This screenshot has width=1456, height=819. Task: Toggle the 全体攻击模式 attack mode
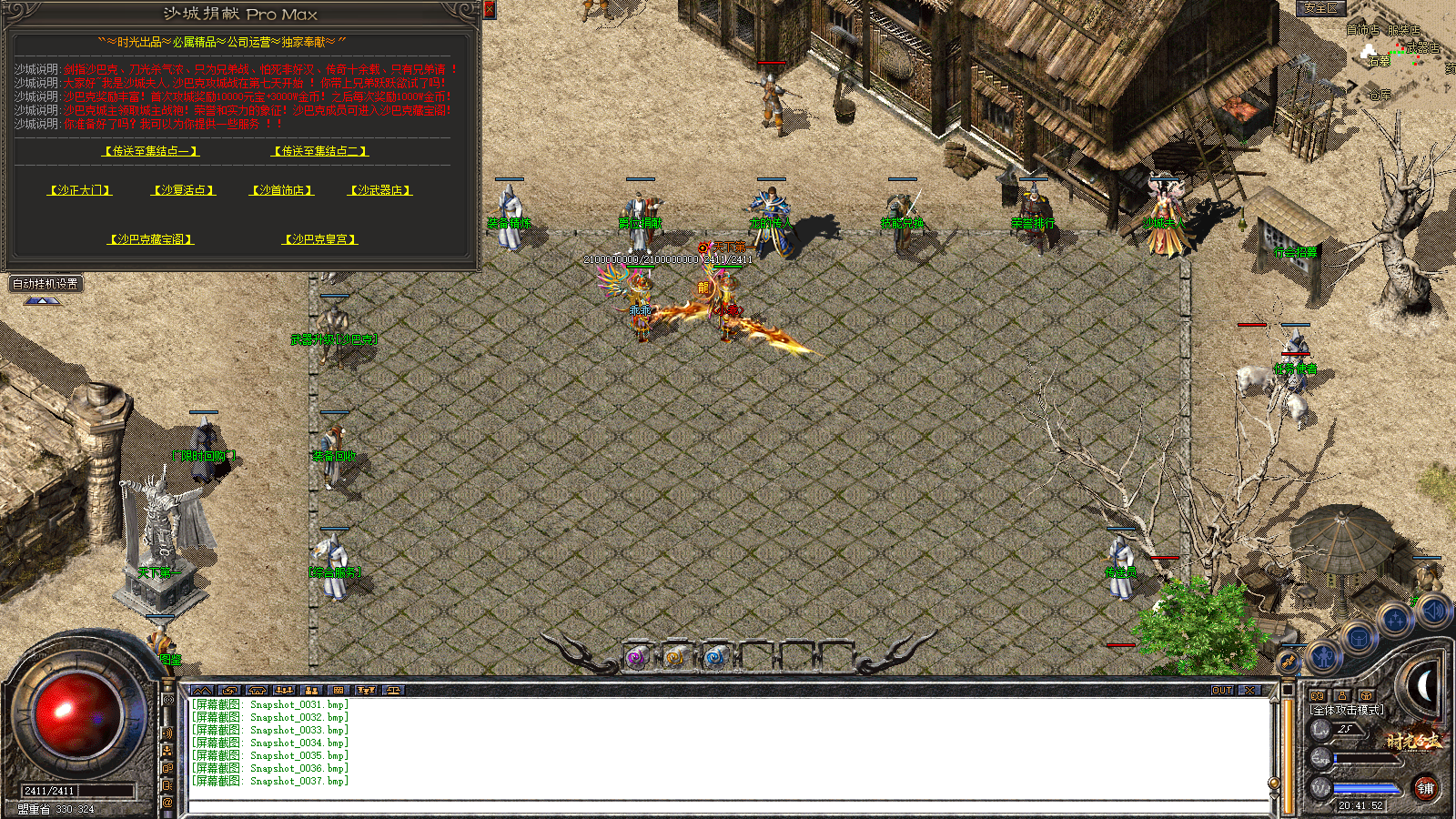1346,709
